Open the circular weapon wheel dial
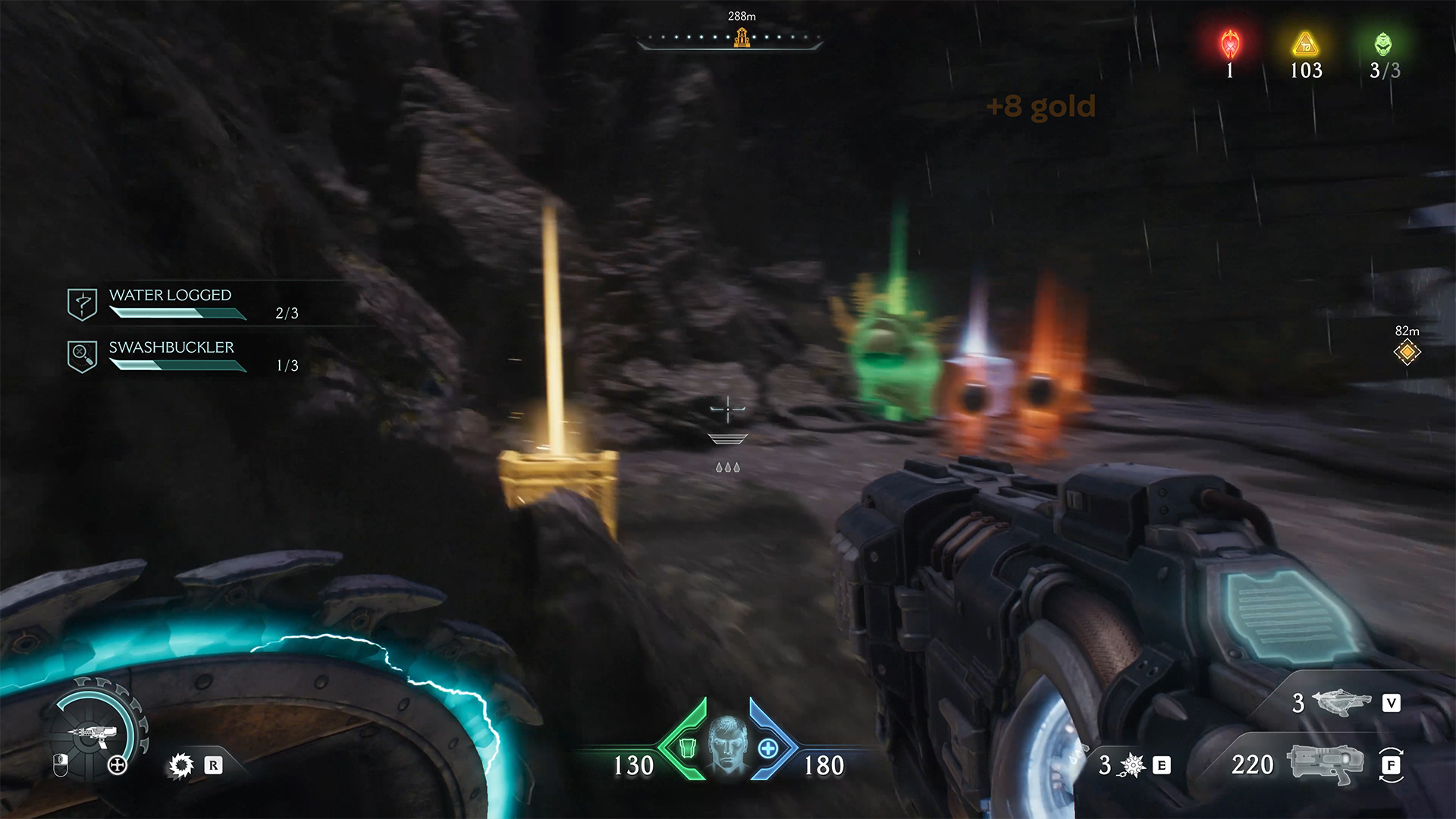1456x819 pixels. [95, 732]
